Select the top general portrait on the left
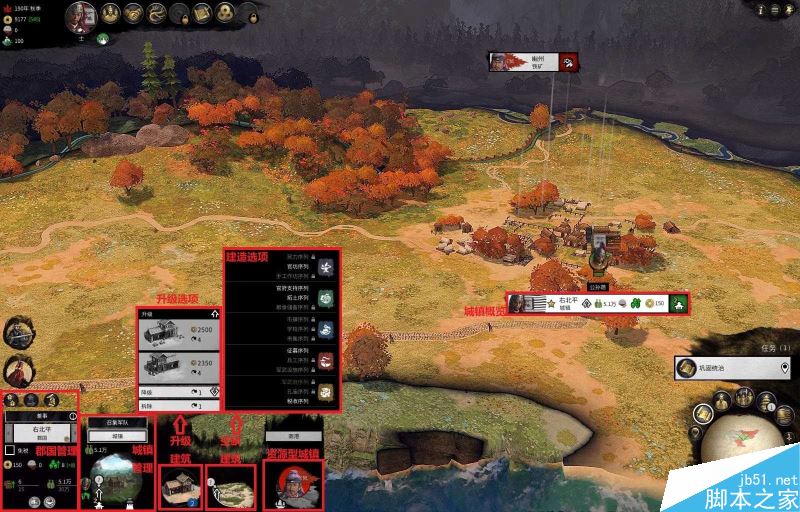This screenshot has width=800, height=512. [15, 332]
